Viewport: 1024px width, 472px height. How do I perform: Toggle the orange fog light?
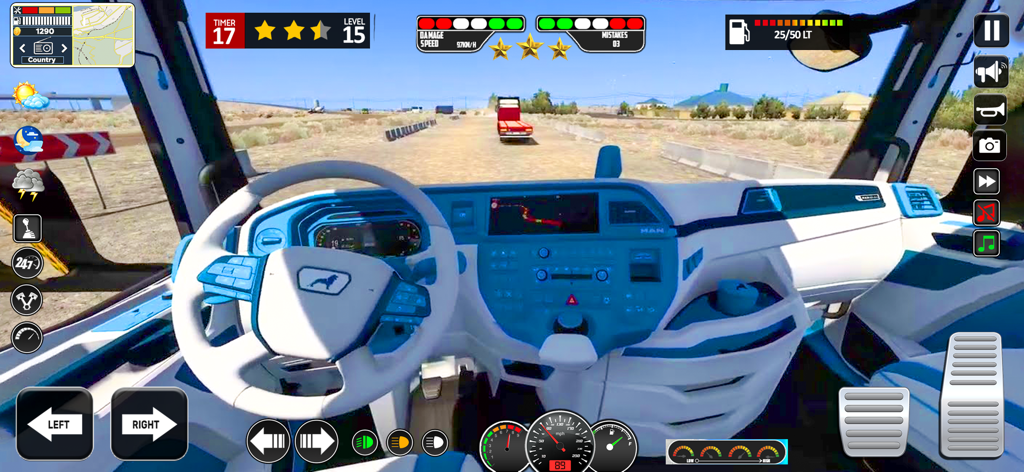click(399, 442)
